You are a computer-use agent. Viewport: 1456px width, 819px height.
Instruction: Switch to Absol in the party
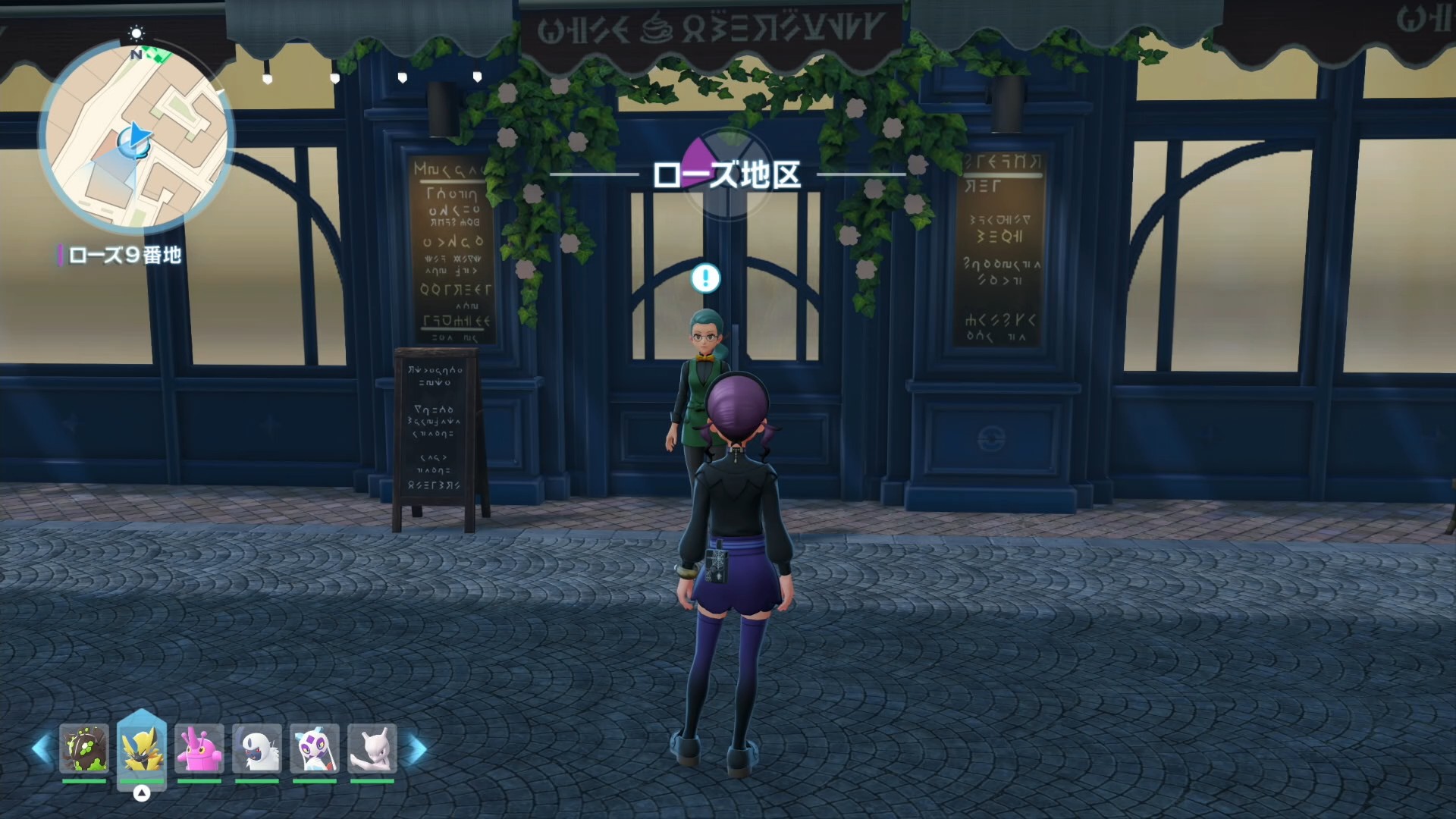[x=257, y=748]
